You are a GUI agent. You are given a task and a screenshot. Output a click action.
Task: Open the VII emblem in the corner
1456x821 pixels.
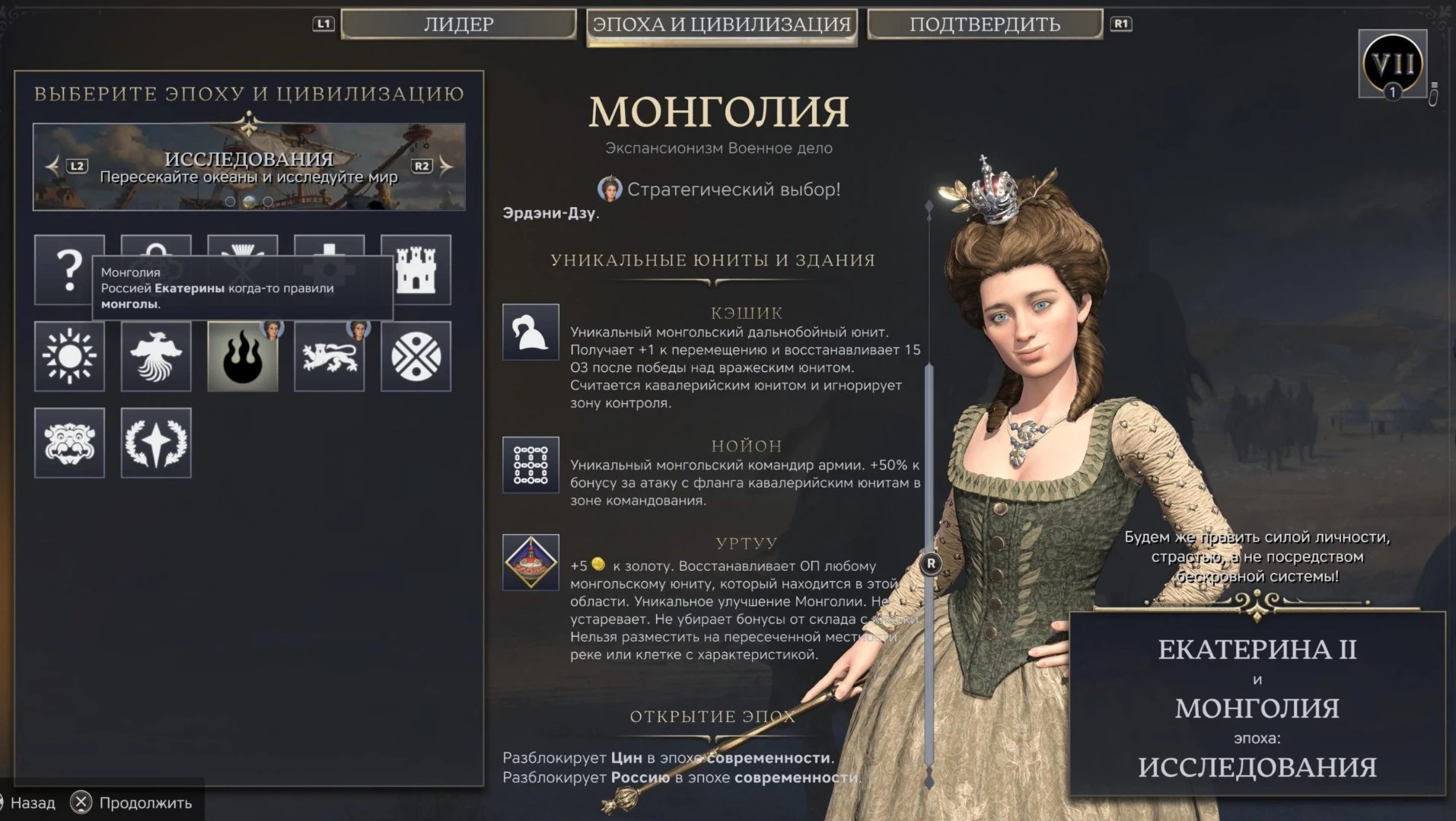click(1392, 64)
